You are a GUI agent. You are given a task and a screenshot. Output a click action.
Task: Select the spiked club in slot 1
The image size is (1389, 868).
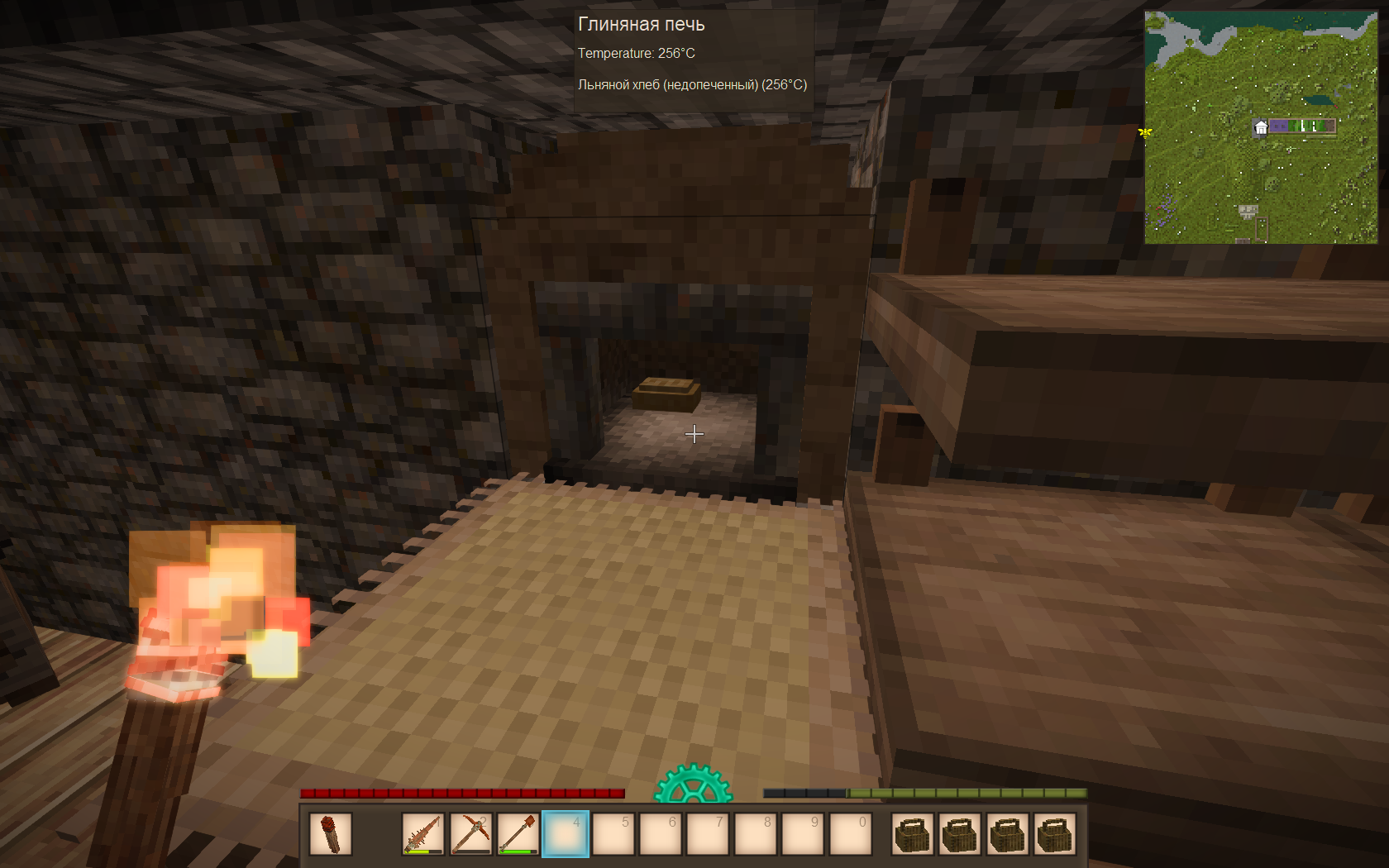coord(423,833)
